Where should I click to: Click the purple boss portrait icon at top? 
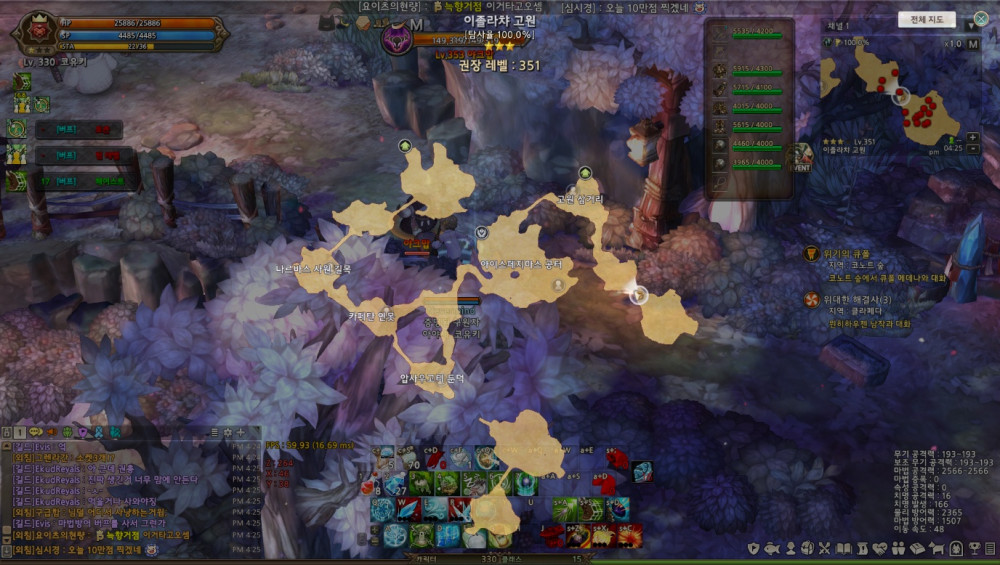397,40
